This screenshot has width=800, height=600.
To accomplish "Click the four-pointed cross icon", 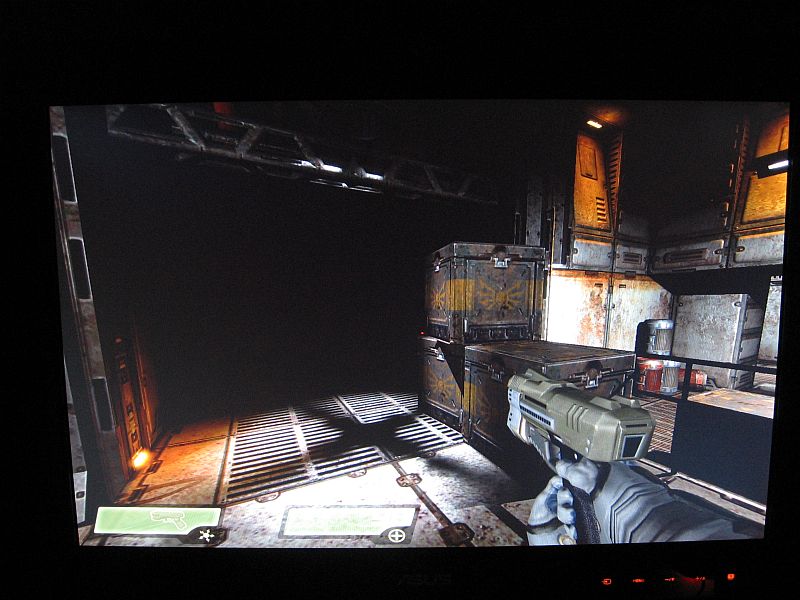I will 206,536.
